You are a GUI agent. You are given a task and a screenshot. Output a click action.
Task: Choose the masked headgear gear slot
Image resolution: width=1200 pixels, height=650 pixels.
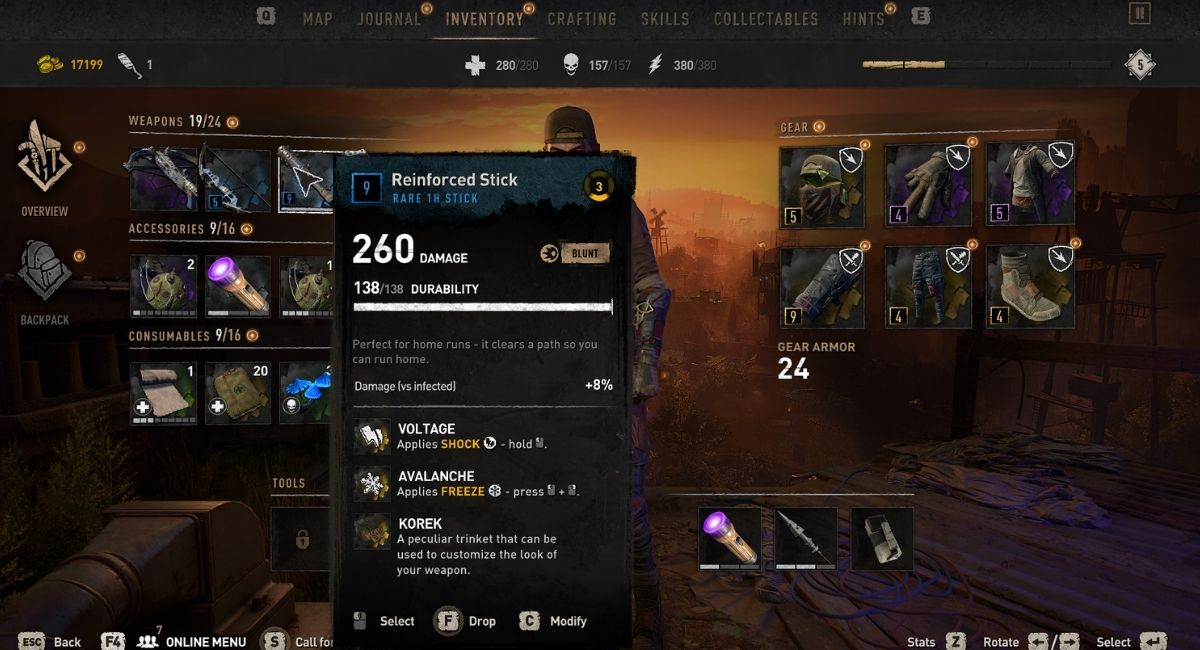(x=822, y=185)
